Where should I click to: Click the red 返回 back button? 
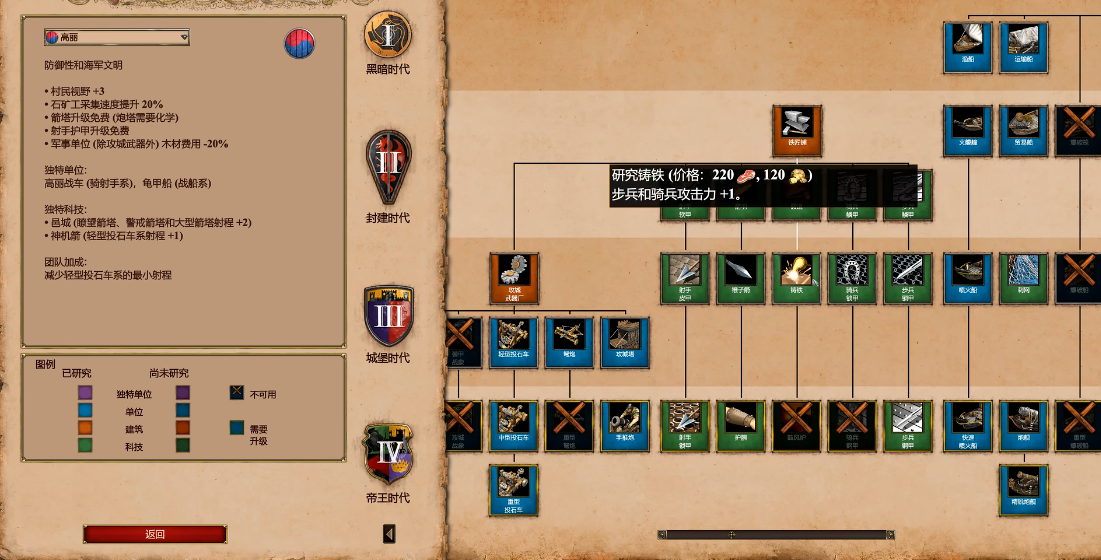coord(155,534)
